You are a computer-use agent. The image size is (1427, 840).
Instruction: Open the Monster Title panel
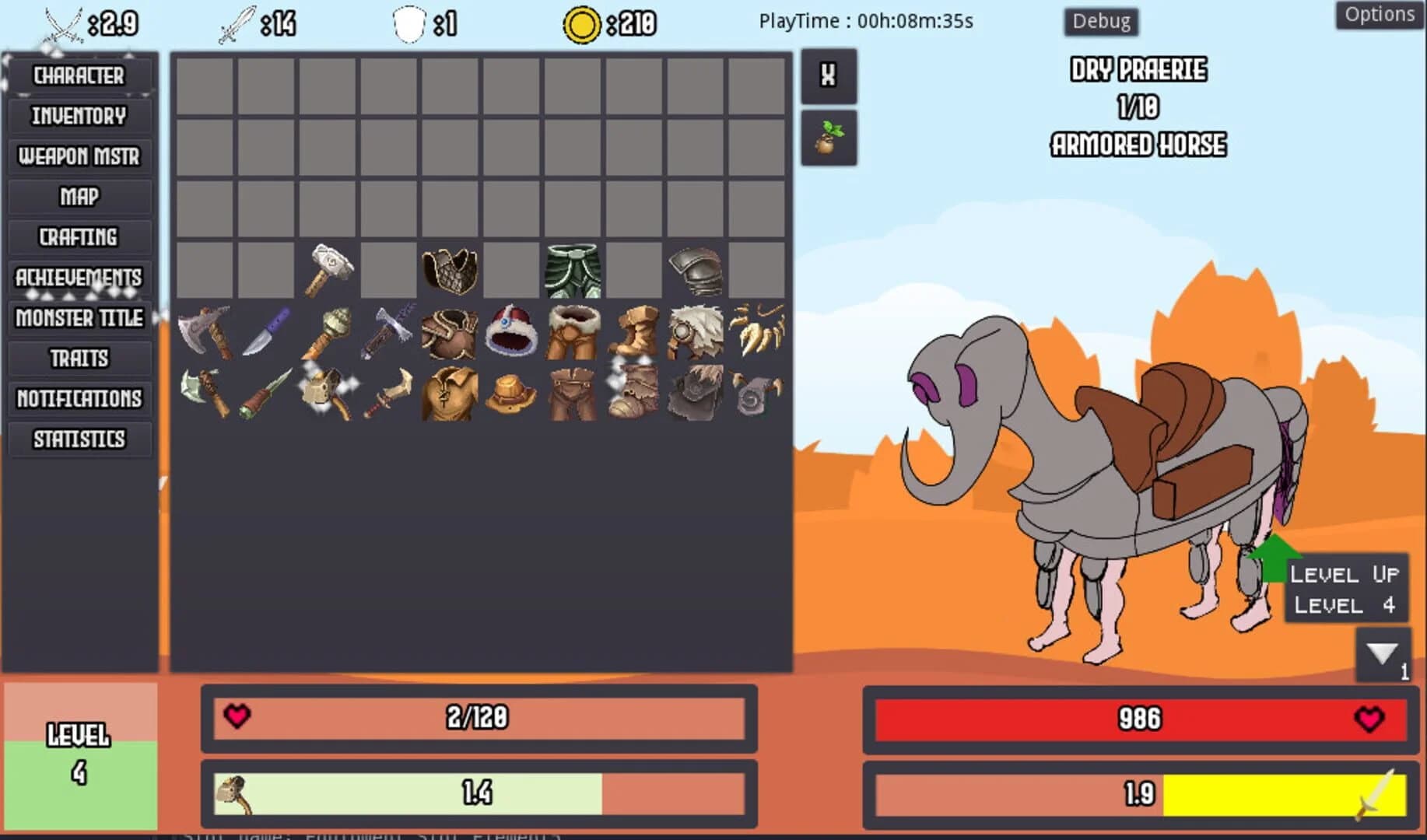click(x=80, y=318)
